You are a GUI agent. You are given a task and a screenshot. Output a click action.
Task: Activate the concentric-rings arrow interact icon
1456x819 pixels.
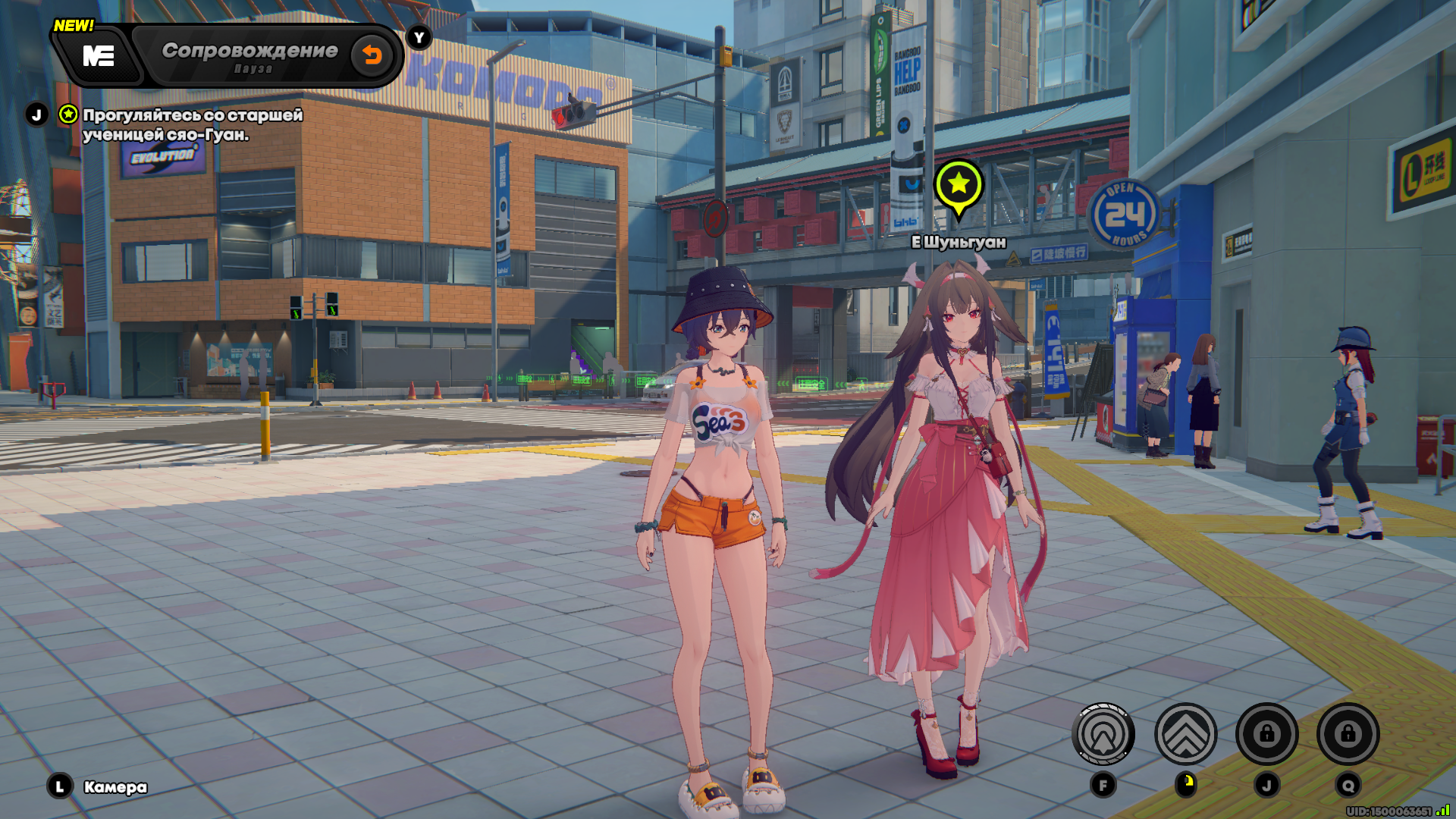[x=1103, y=734]
